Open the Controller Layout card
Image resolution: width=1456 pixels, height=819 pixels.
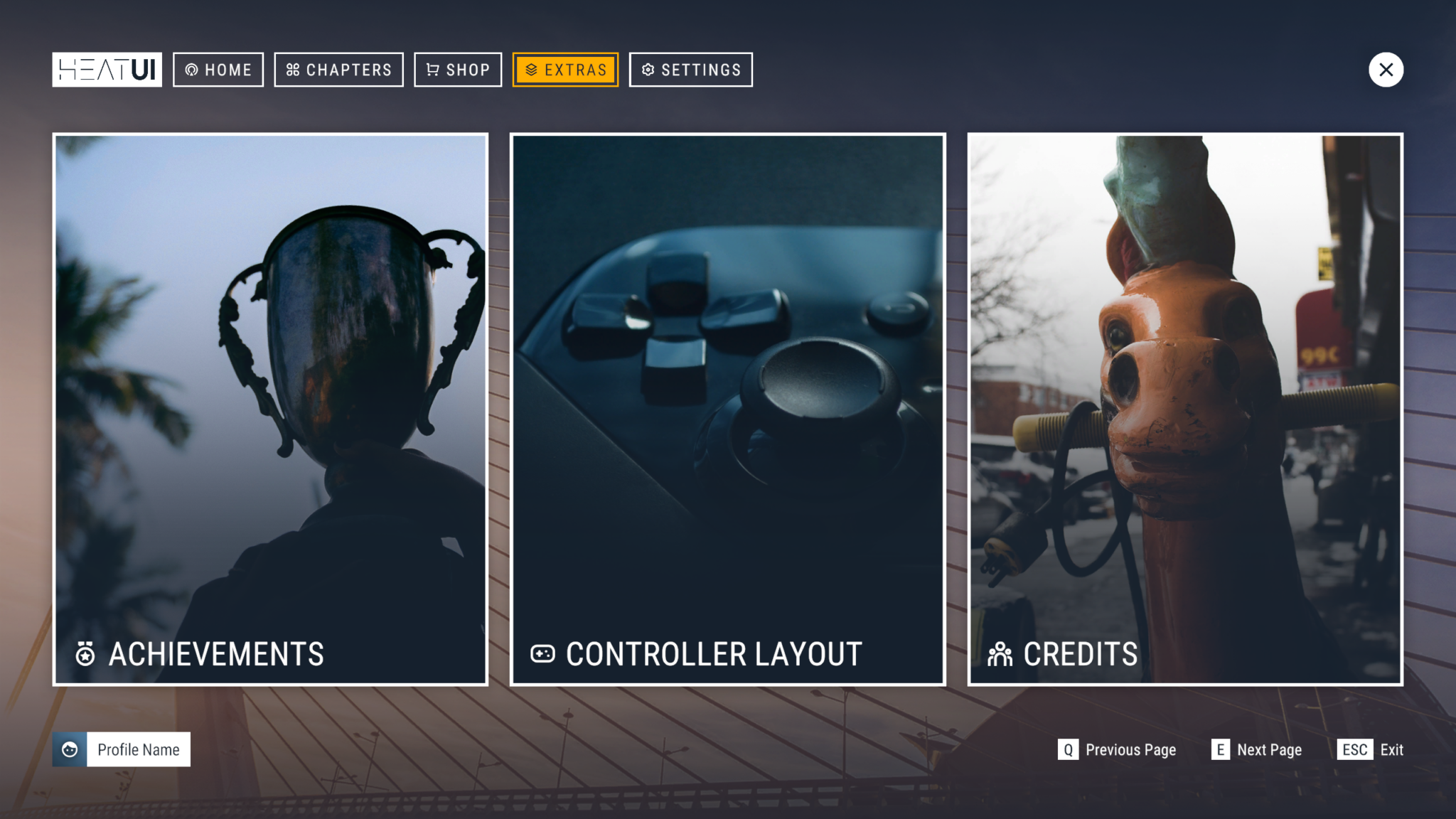coord(727,409)
